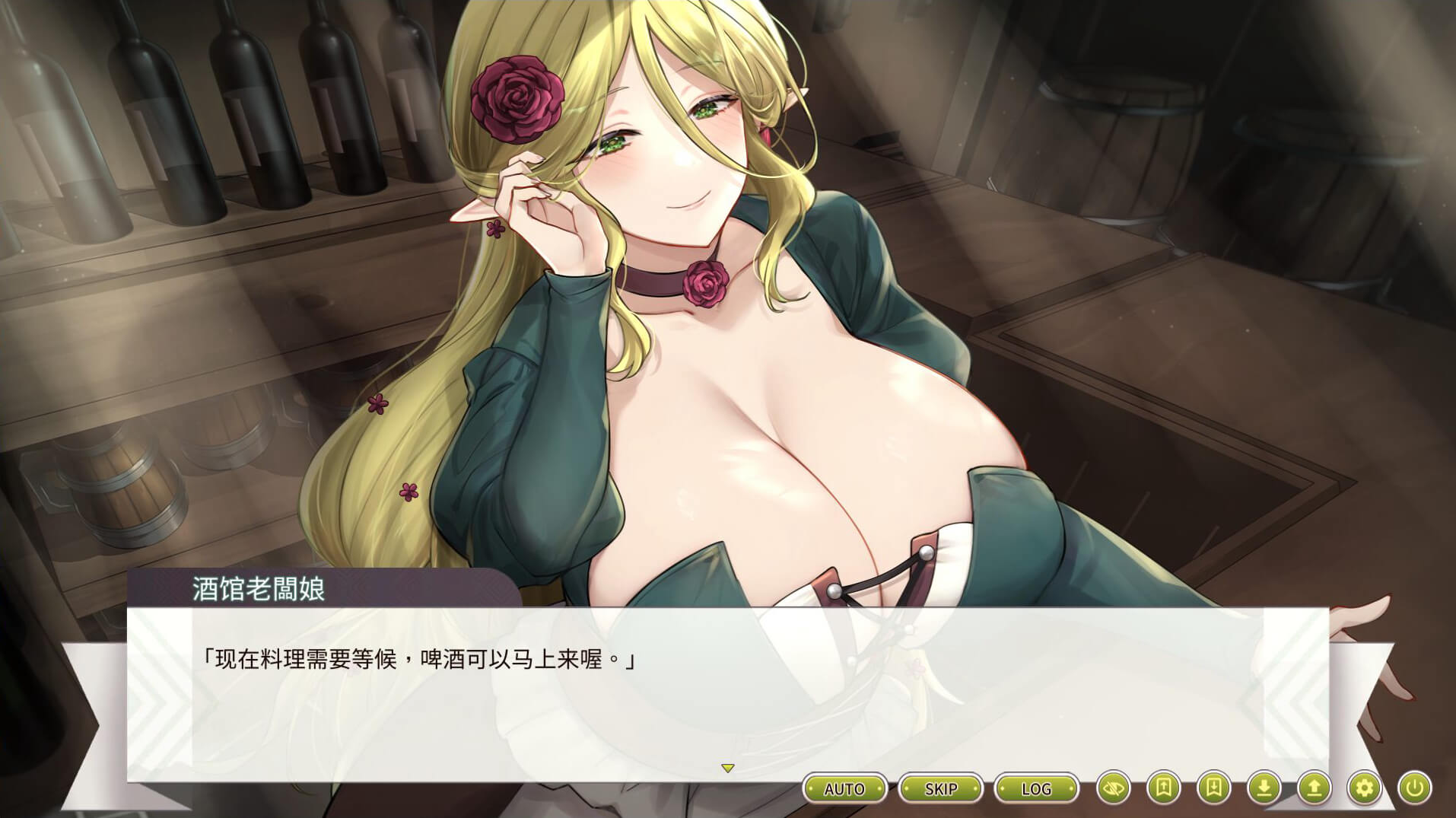Open the dialogue LOG
Image resolution: width=1456 pixels, height=818 pixels.
click(1036, 788)
